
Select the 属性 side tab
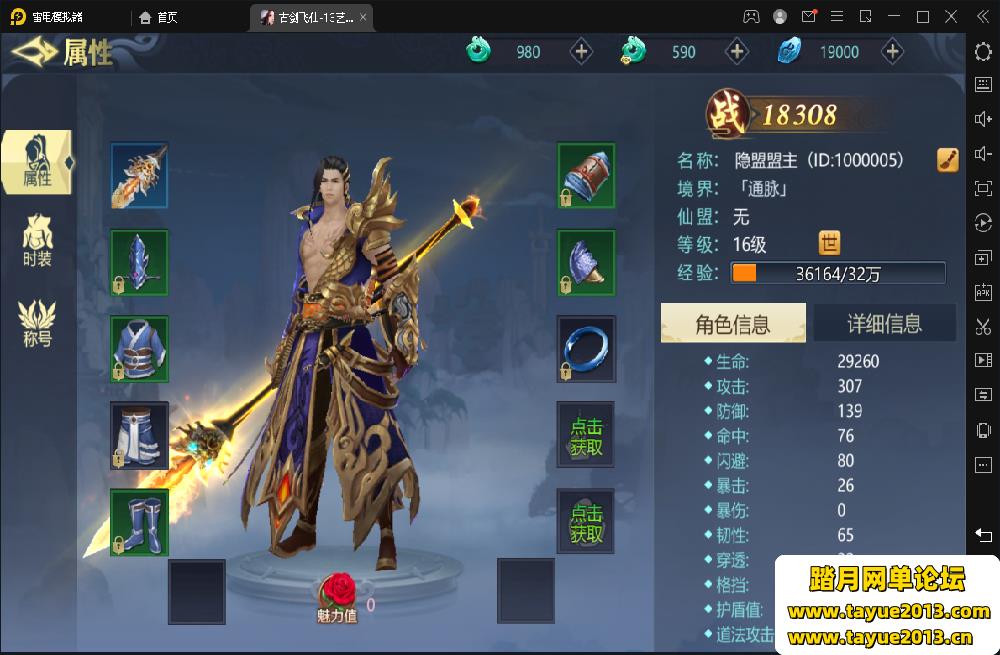37,161
